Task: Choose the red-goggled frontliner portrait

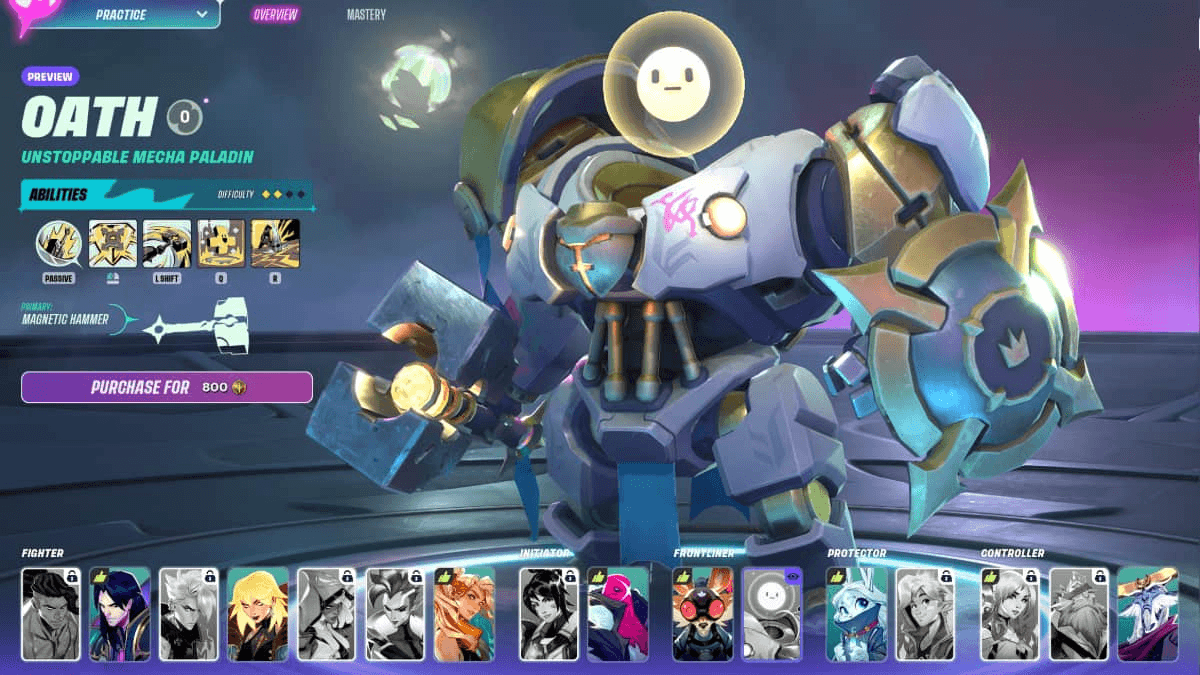Action: pos(703,614)
